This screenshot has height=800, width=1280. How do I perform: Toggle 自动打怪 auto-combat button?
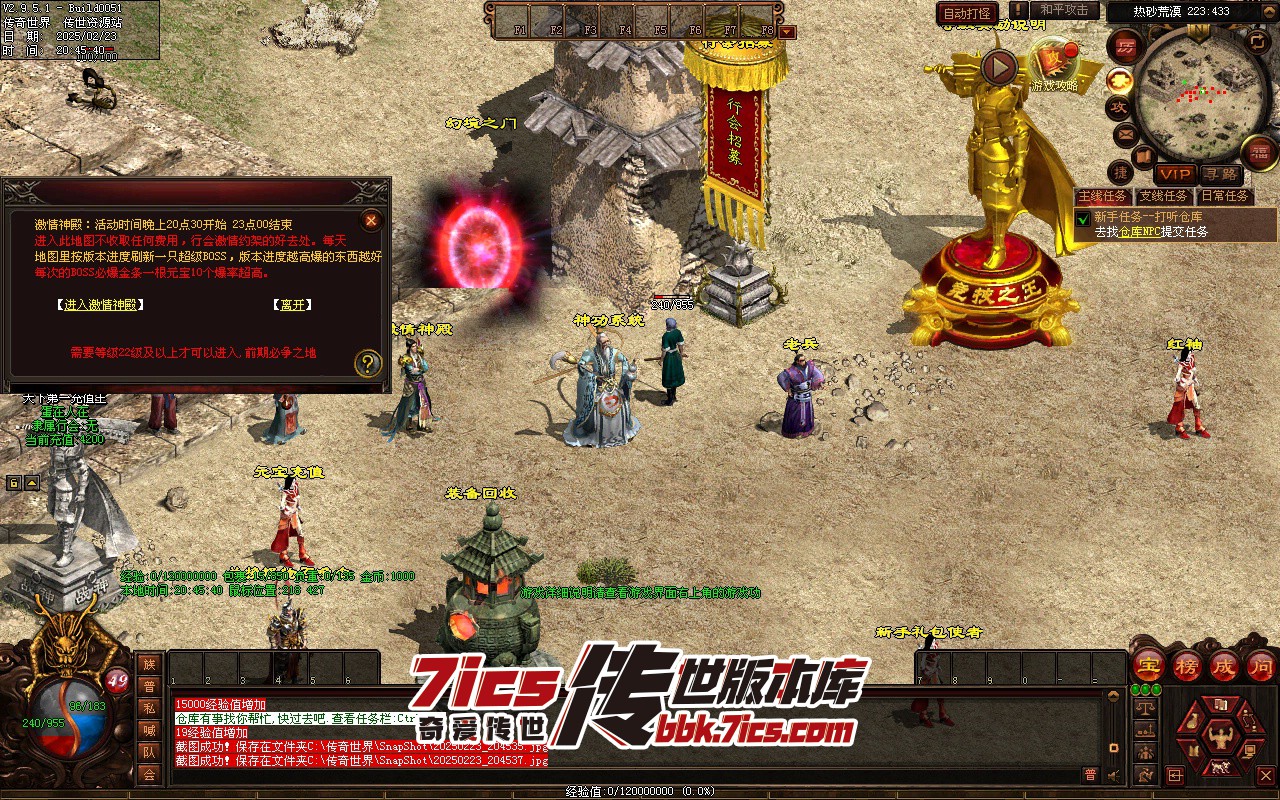pos(967,13)
